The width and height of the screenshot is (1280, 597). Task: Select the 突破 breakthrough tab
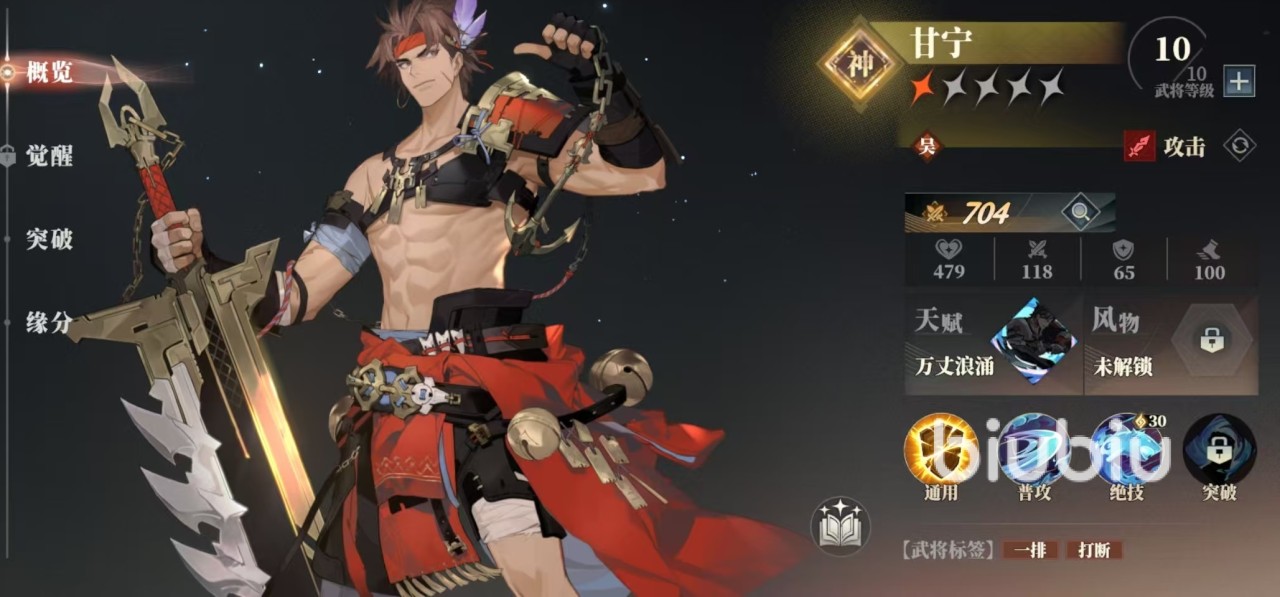tap(49, 239)
